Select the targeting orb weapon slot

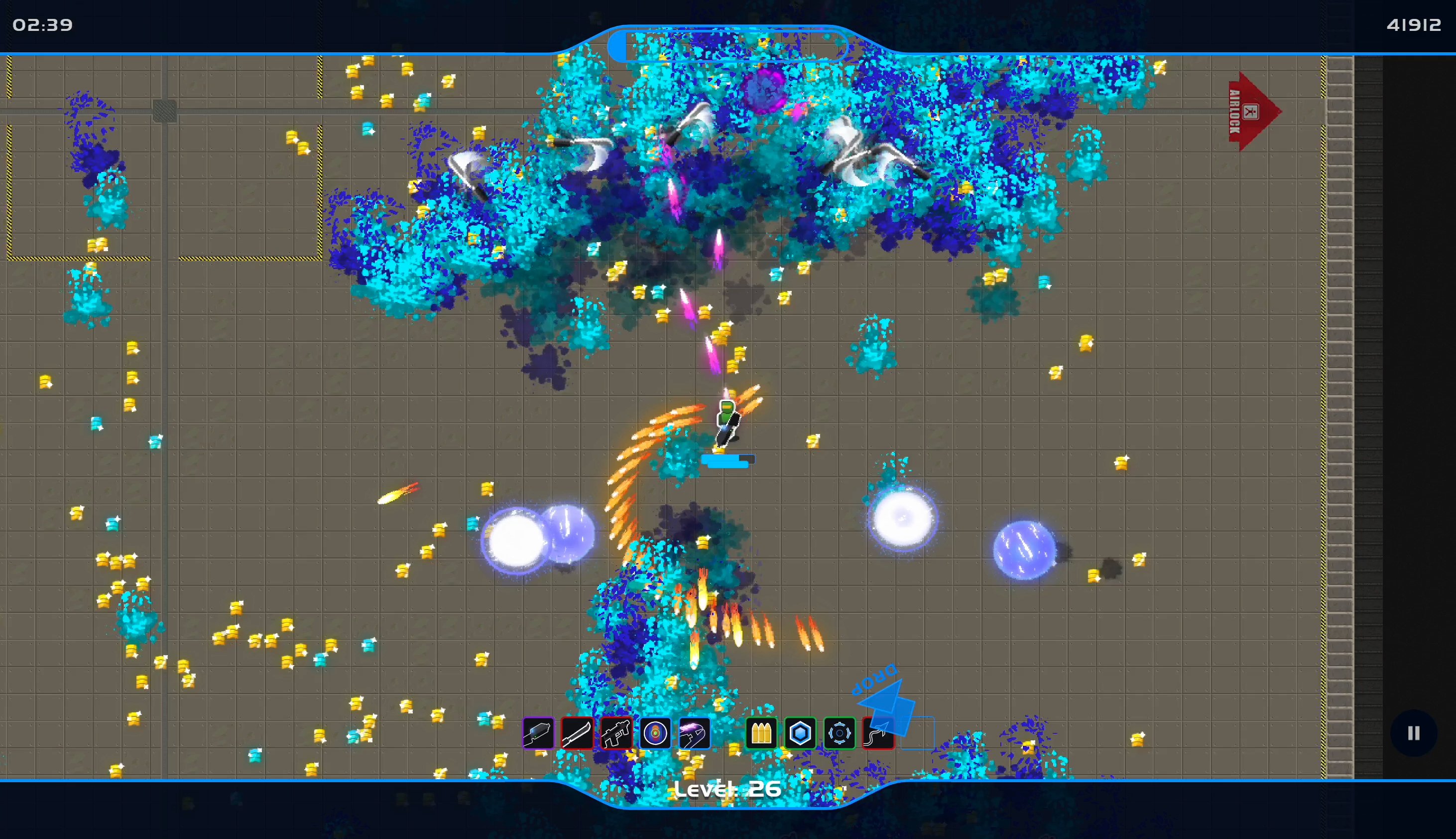coord(656,733)
